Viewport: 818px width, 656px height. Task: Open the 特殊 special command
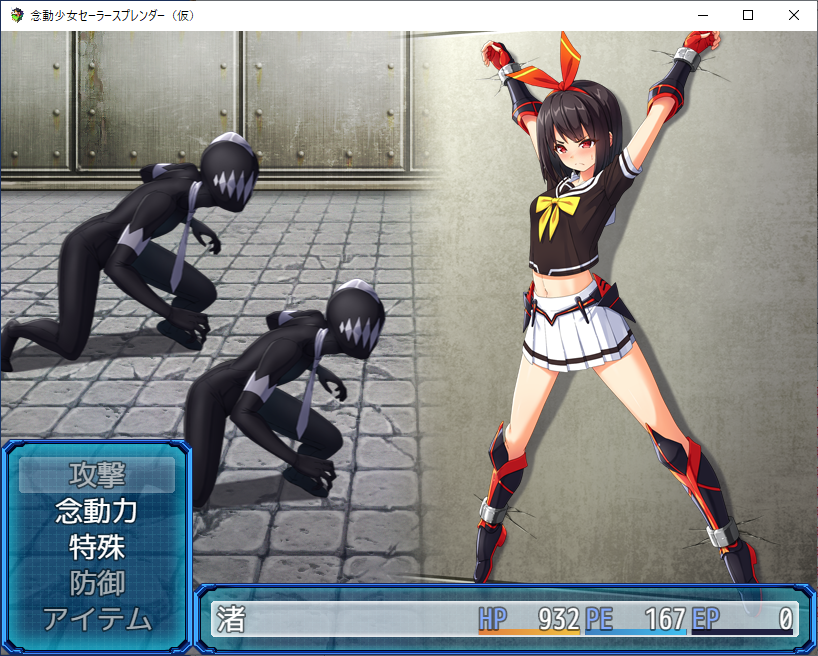pyautogui.click(x=97, y=547)
